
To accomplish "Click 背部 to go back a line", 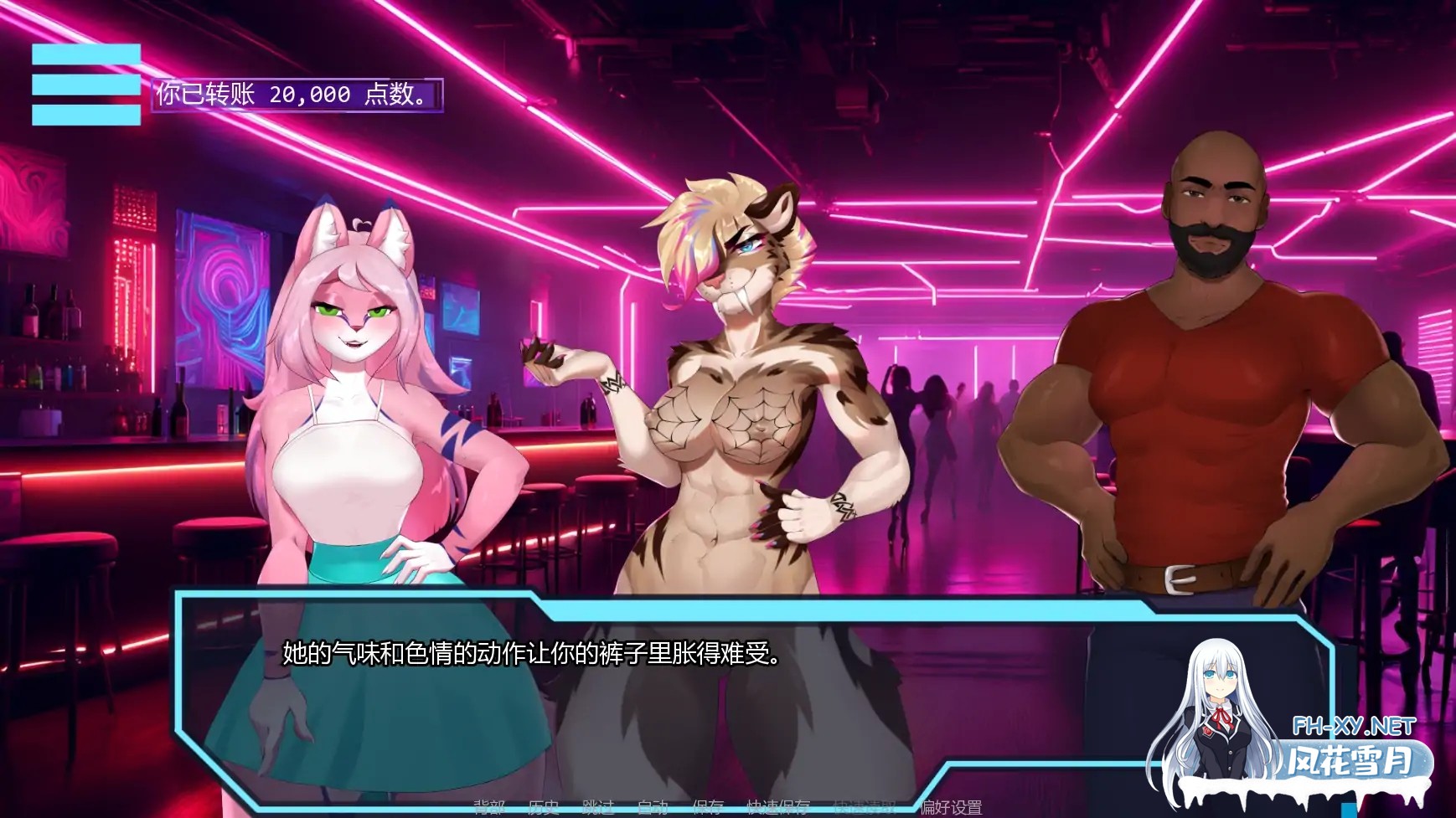I will coord(491,806).
